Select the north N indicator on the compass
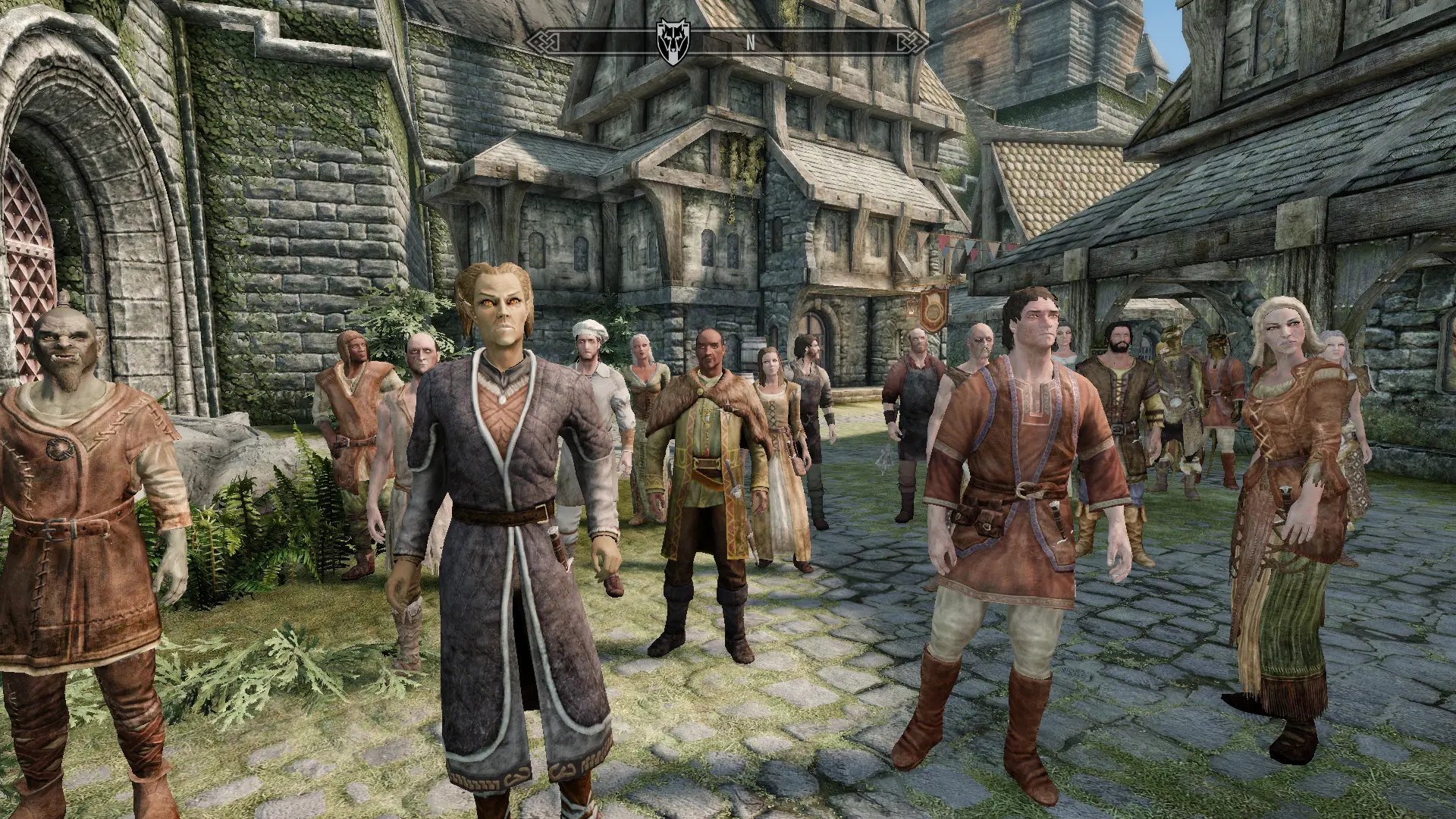The width and height of the screenshot is (1456, 819). [750, 42]
